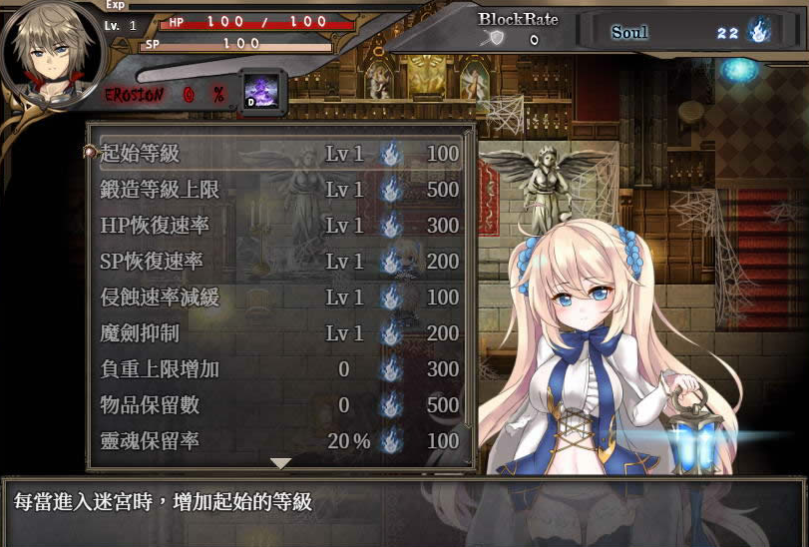
Task: Click the down arrow below the upgrade list
Action: point(281,463)
